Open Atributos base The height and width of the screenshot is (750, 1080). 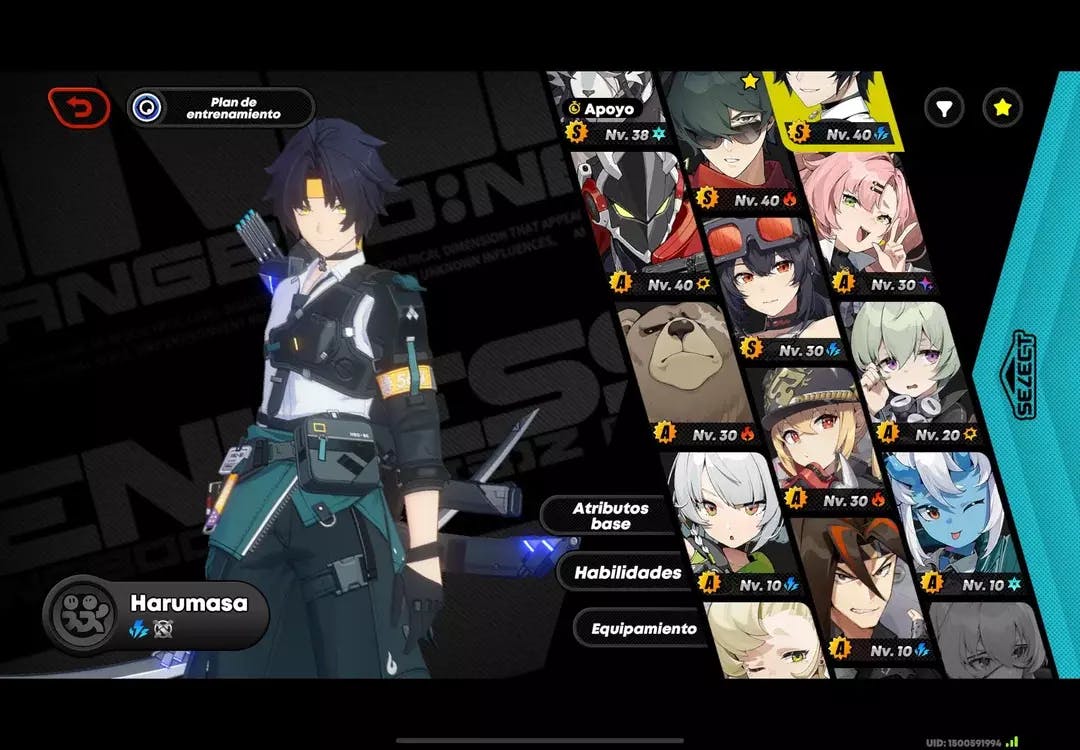click(610, 515)
